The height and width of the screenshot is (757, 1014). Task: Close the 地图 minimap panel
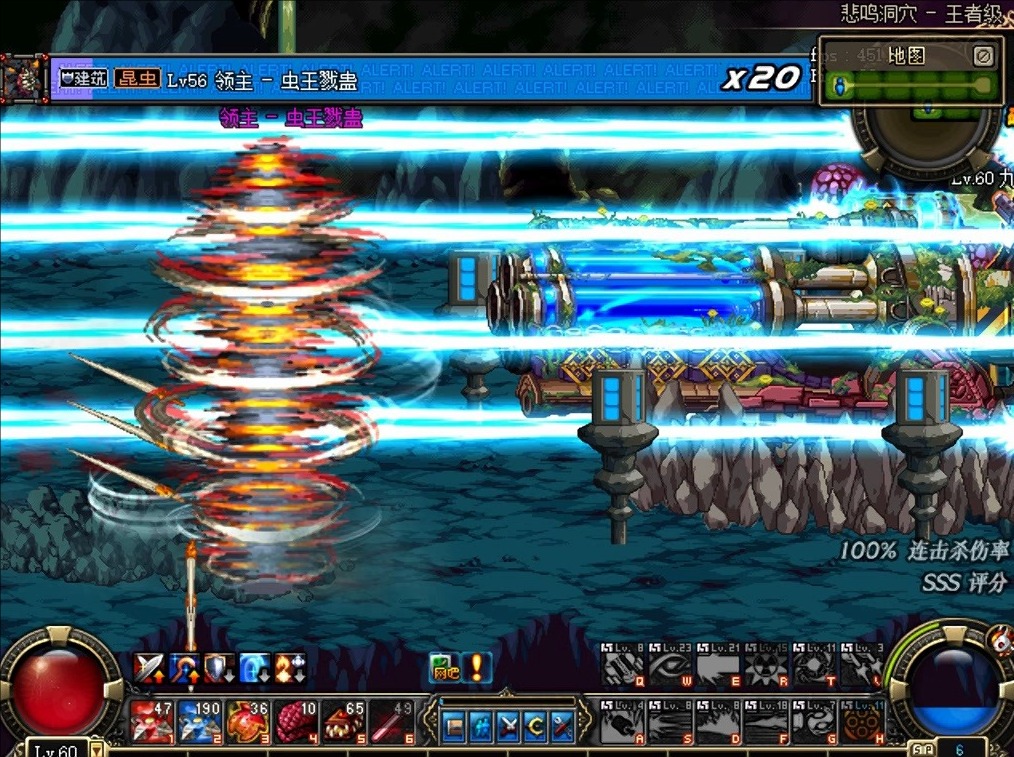tap(983, 56)
